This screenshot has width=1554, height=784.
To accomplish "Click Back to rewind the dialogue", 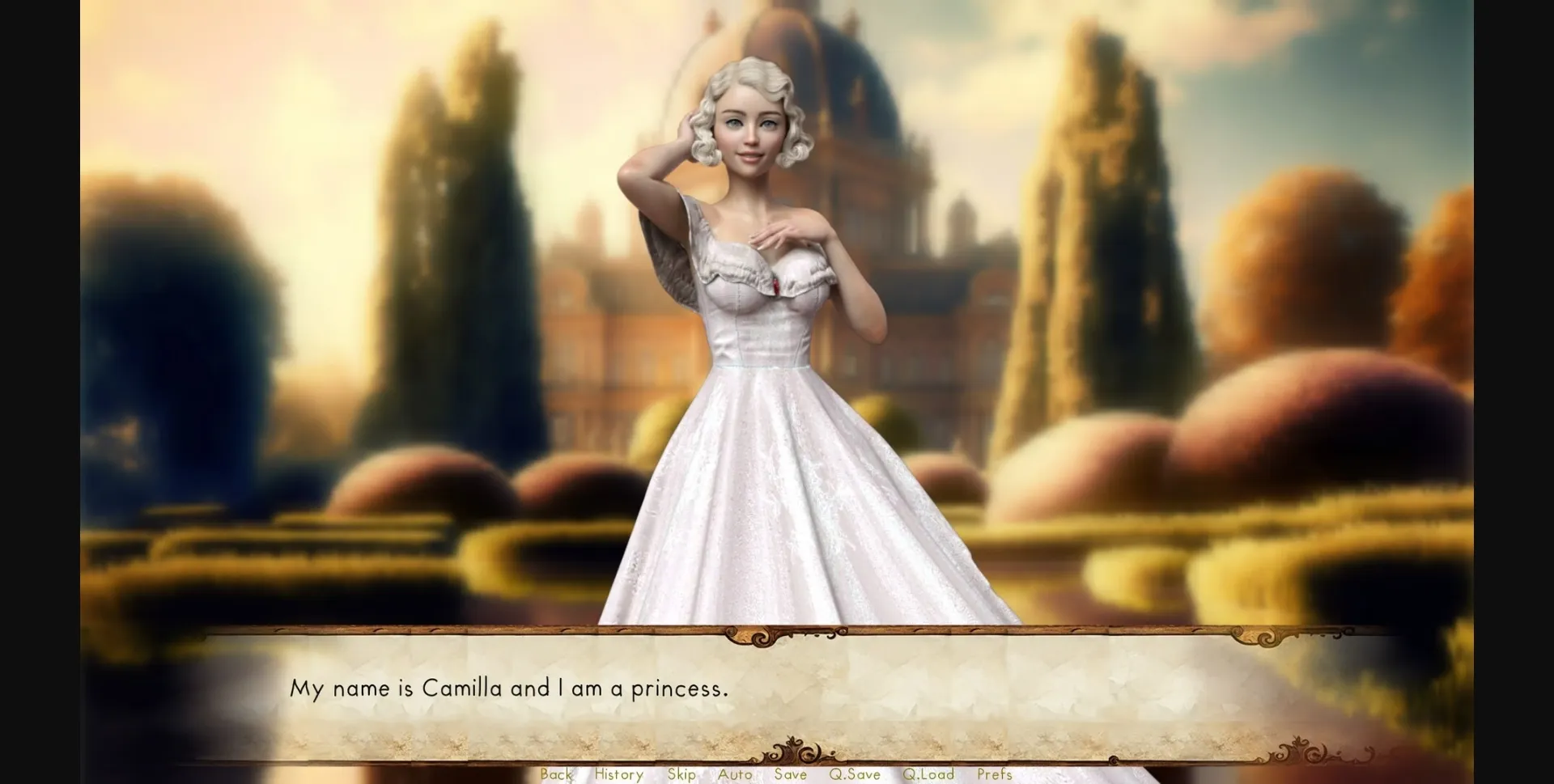I will 557,774.
